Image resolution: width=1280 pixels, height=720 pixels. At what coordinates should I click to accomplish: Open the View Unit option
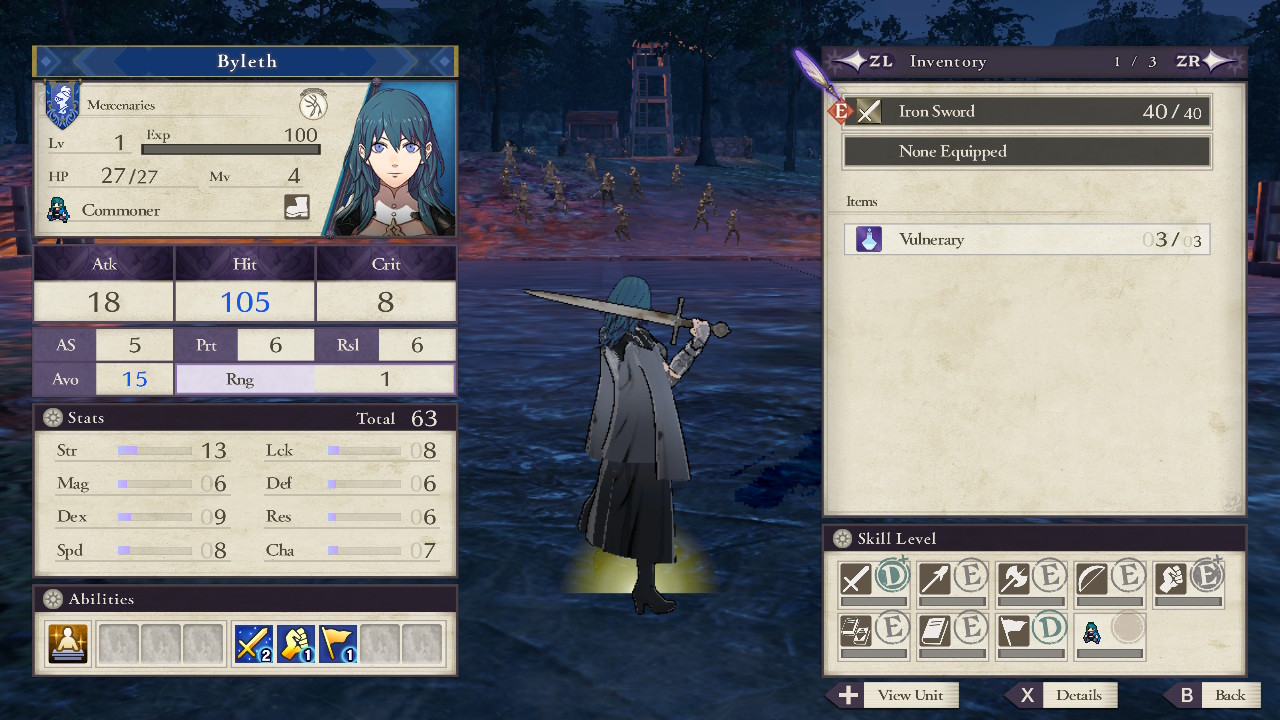coord(893,695)
